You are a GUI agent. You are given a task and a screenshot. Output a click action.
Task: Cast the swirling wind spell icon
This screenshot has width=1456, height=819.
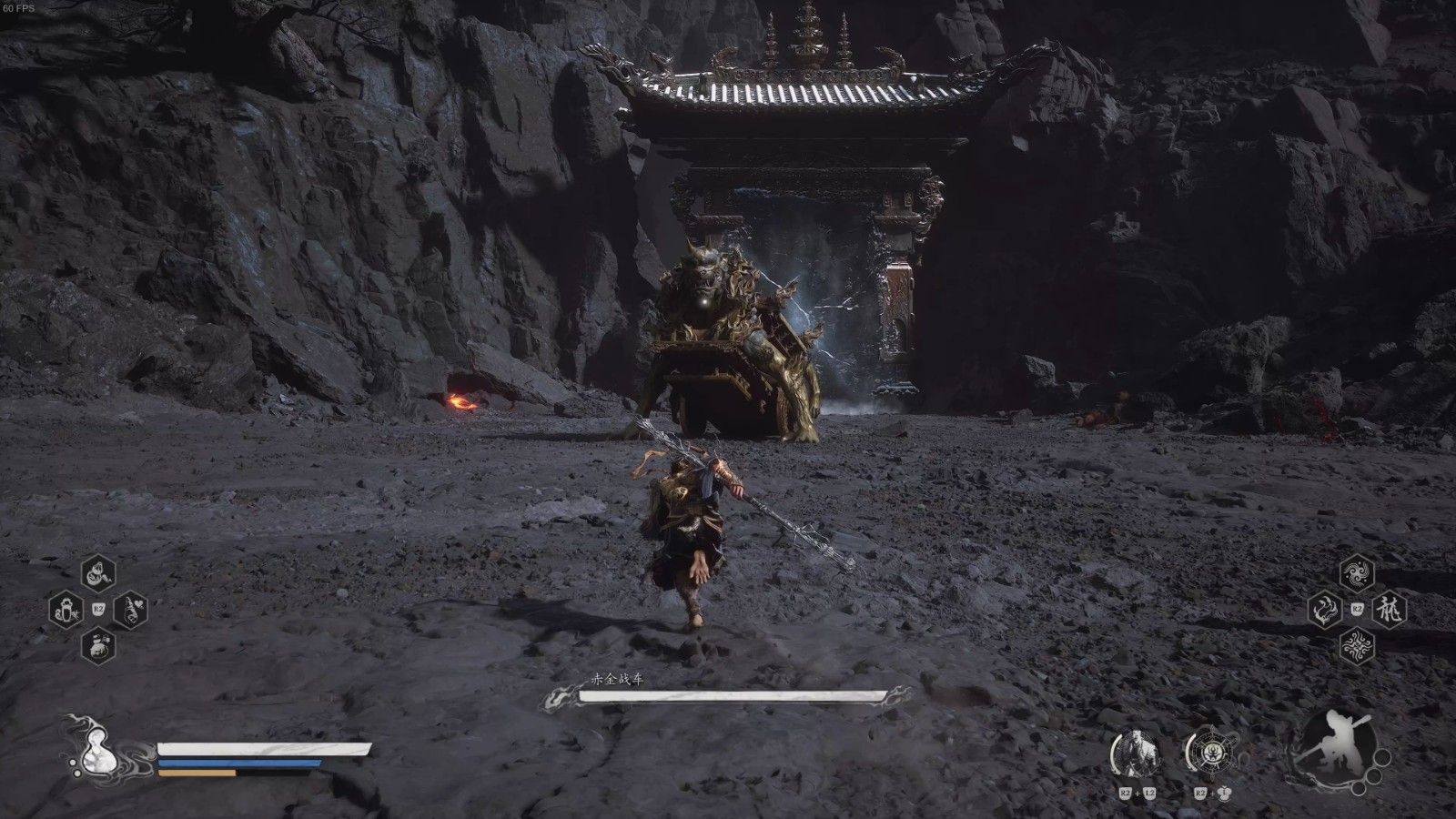[x=1357, y=573]
